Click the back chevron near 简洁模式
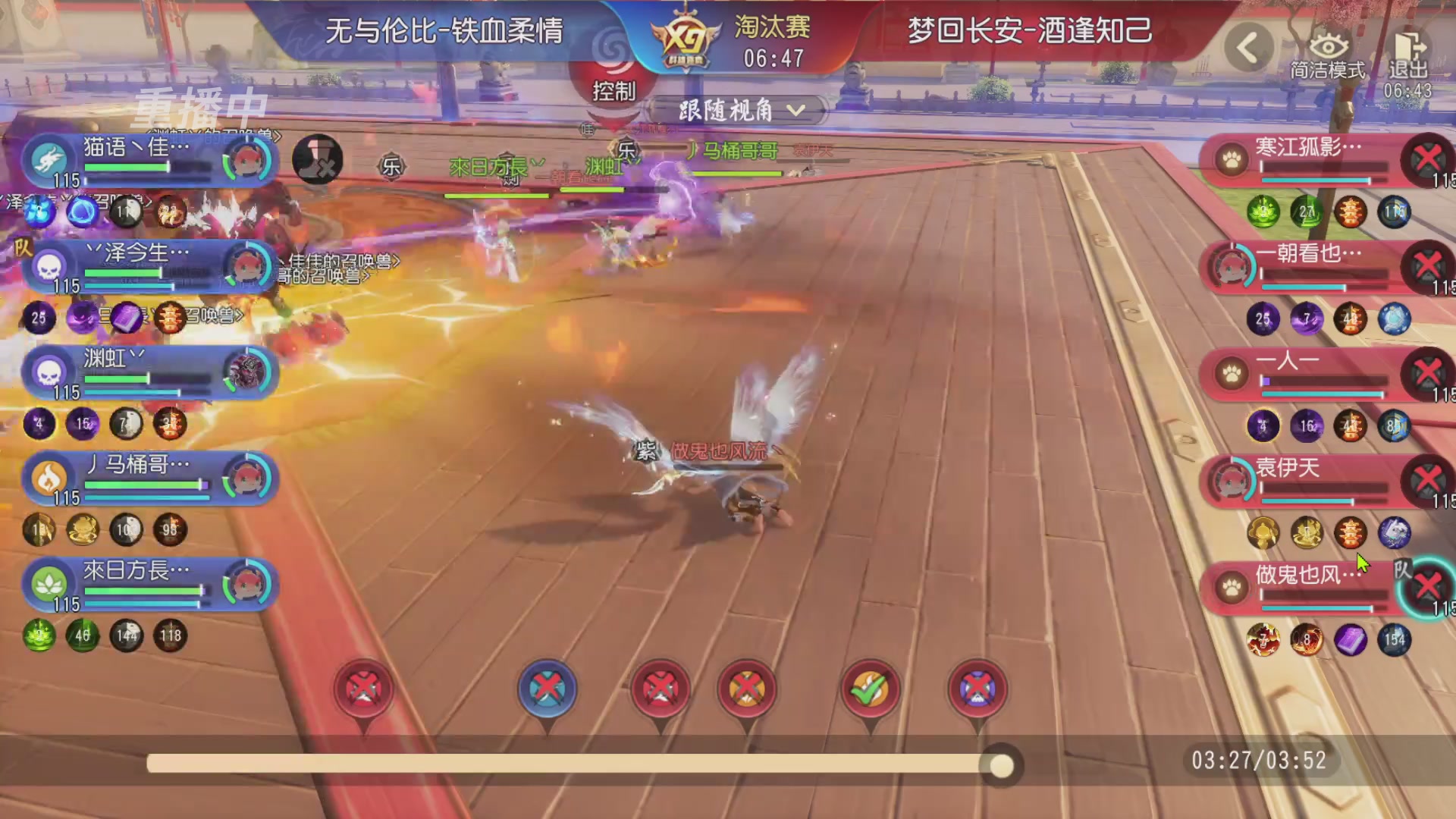 (x=1251, y=45)
